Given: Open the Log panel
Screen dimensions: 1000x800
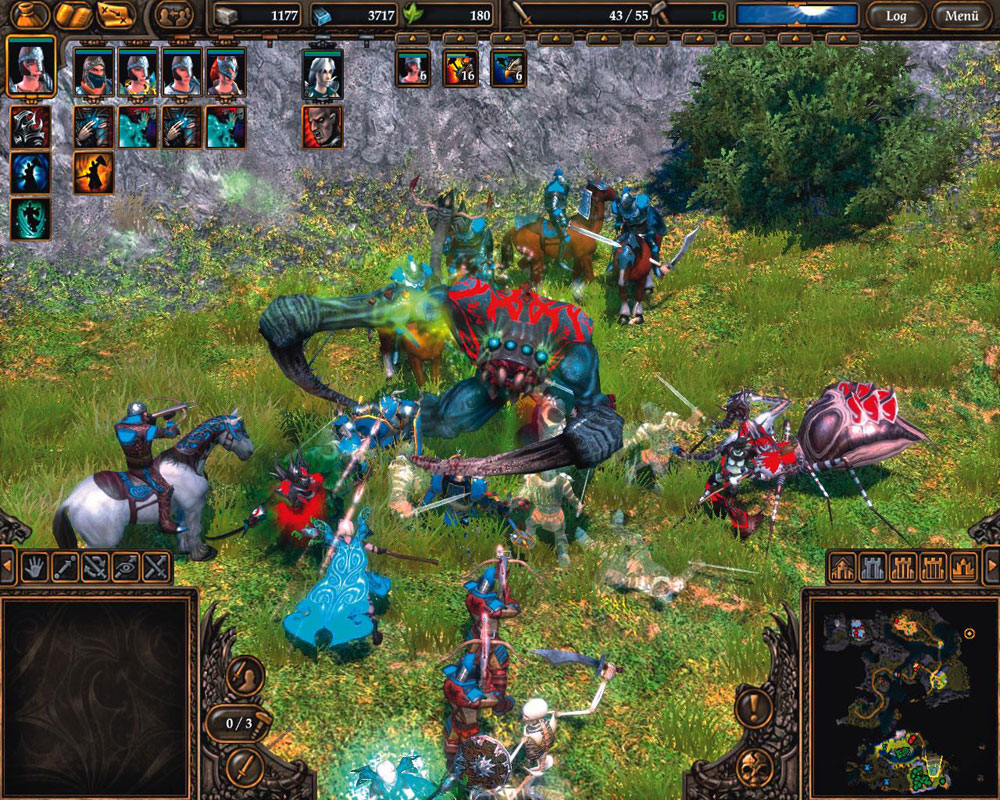Looking at the screenshot, I should [x=896, y=15].
